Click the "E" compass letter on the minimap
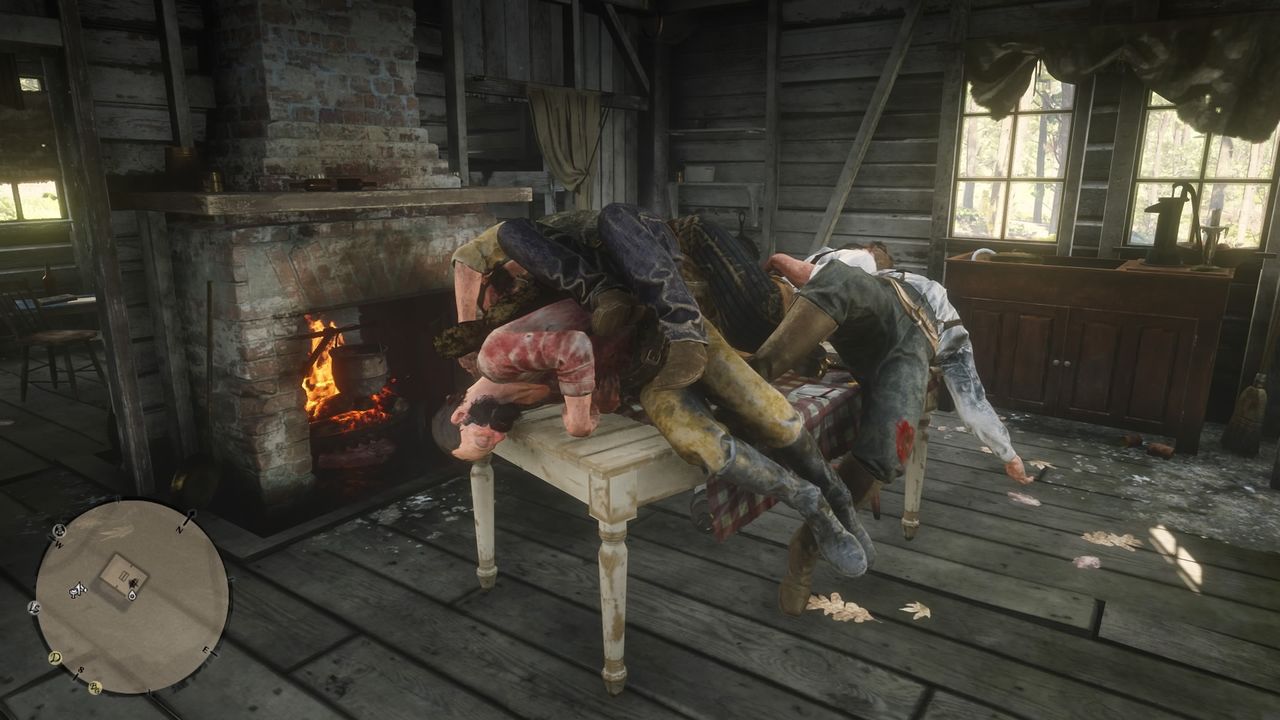1280x720 pixels. pos(205,648)
